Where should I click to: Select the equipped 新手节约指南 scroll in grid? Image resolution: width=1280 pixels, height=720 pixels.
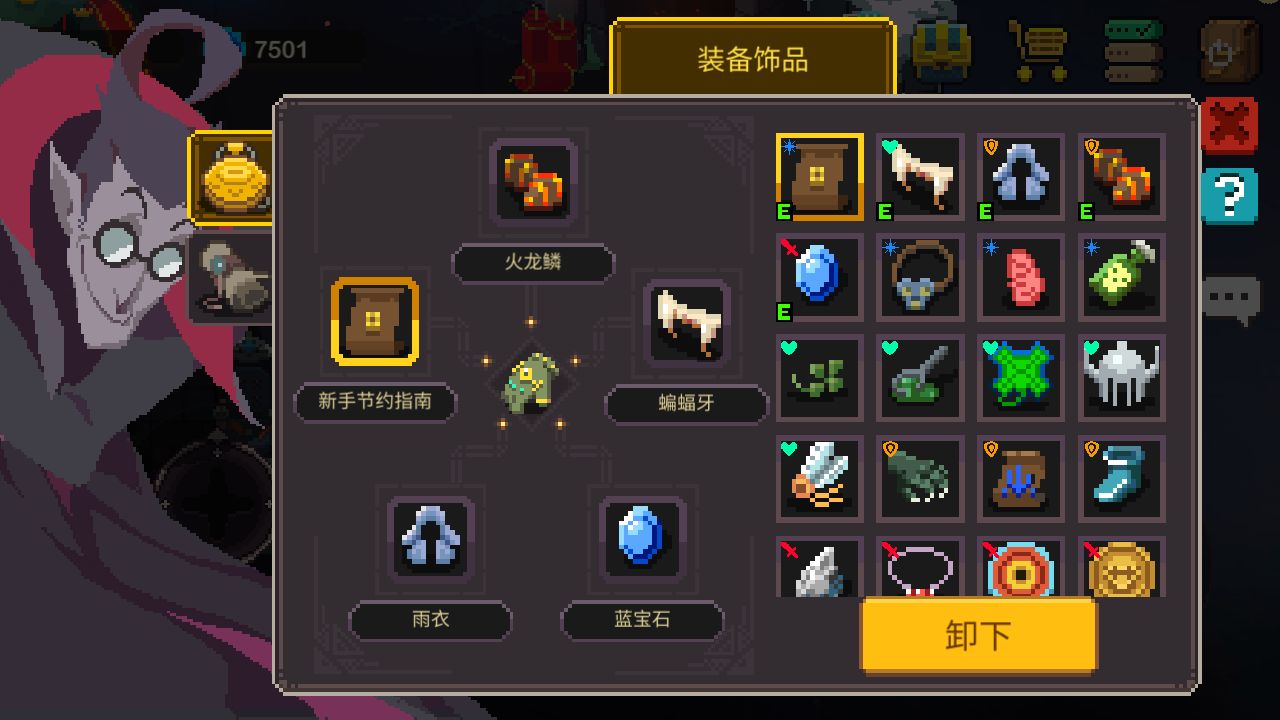(819, 177)
